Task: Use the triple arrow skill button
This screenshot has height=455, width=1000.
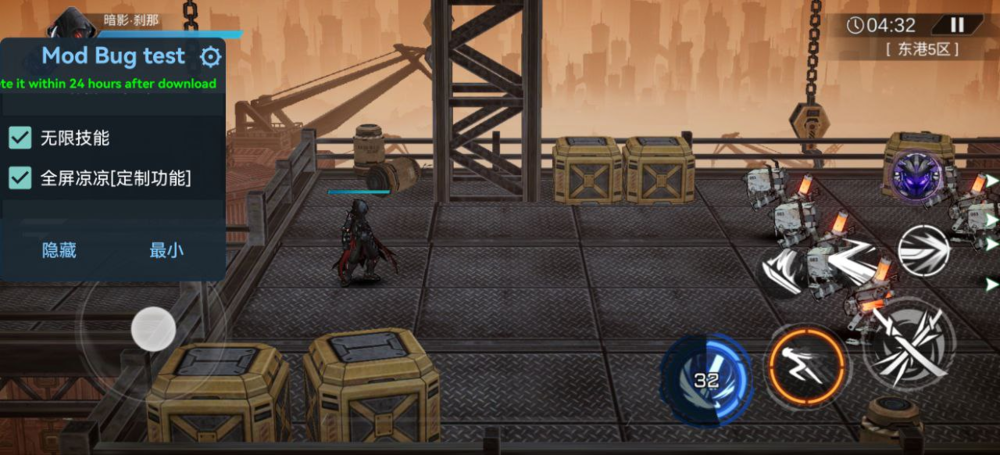Action: pos(922,250)
